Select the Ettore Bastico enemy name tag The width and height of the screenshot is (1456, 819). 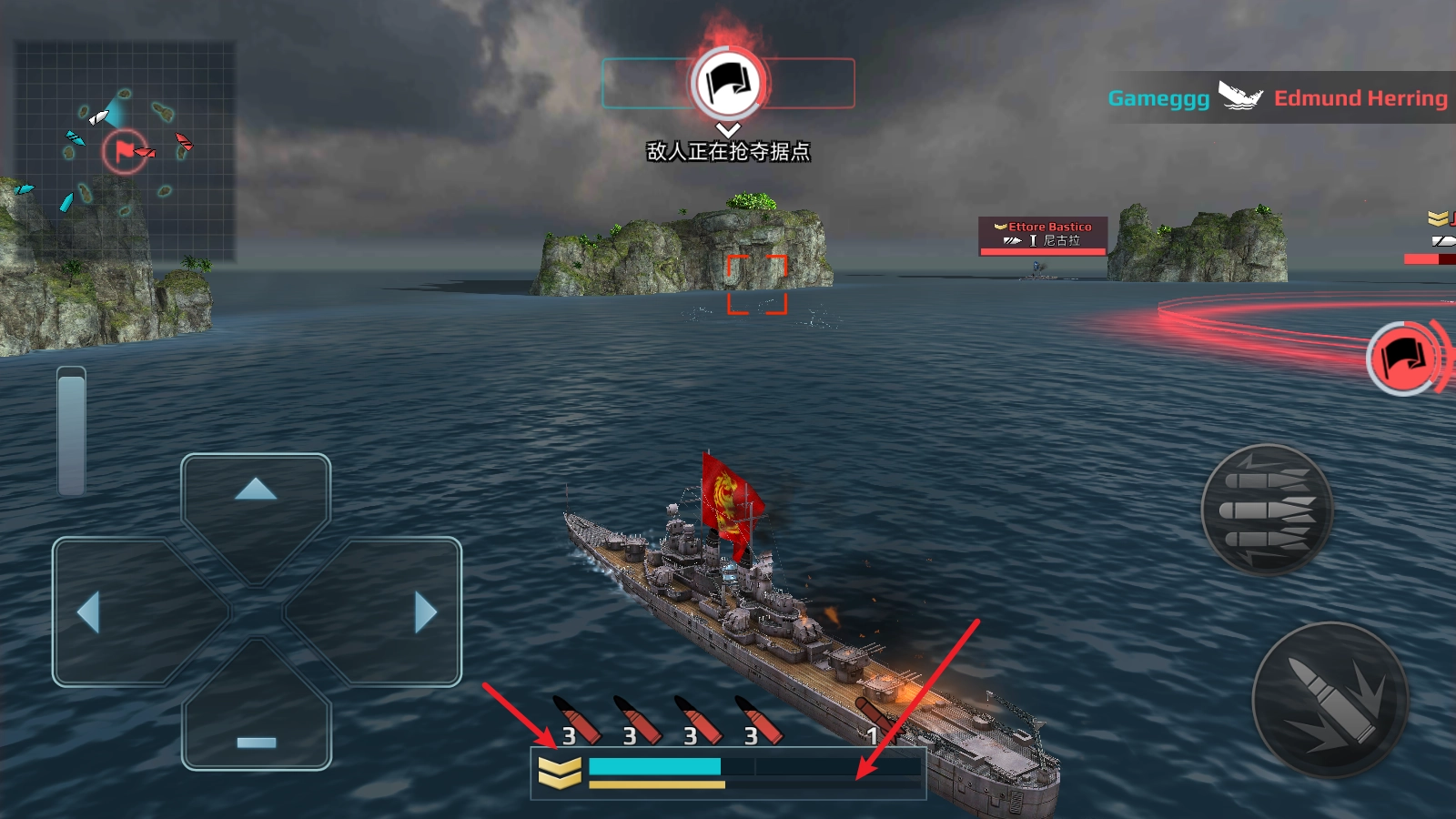click(x=1043, y=235)
